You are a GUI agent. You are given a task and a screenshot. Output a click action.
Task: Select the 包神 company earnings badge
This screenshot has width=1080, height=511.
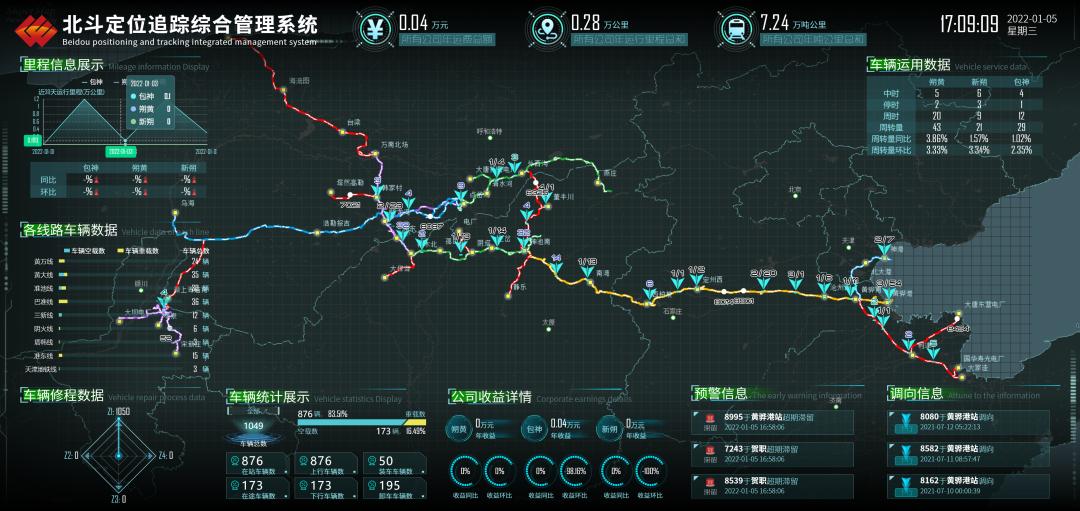[x=535, y=429]
